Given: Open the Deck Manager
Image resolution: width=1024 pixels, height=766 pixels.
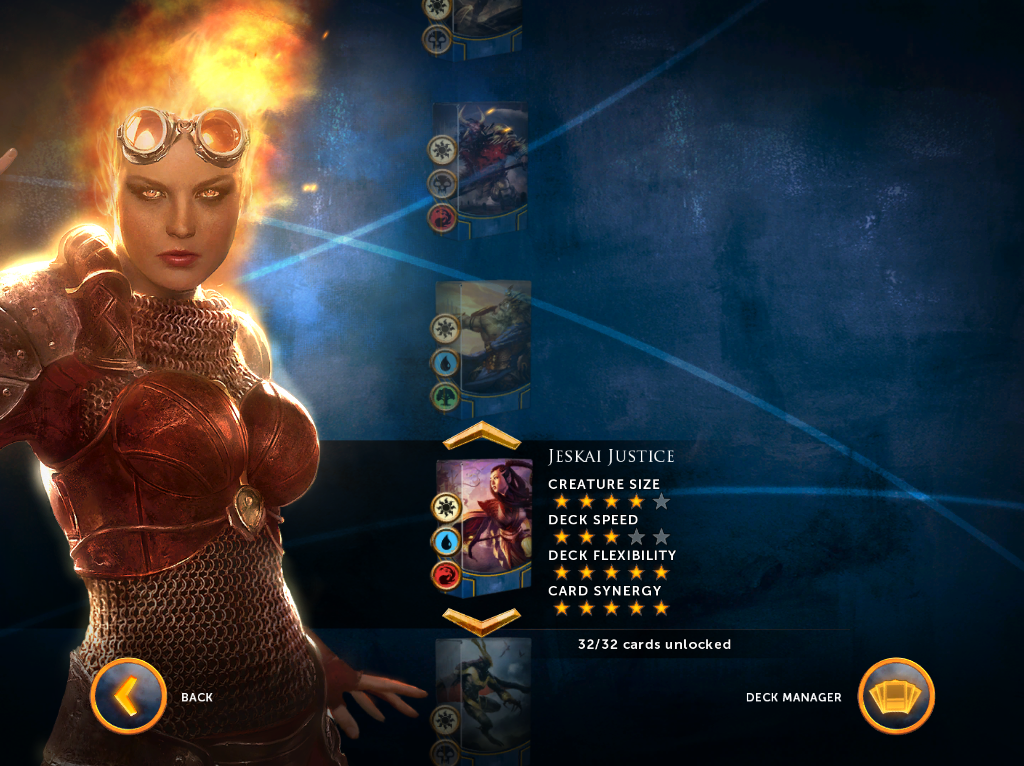Looking at the screenshot, I should pos(896,696).
